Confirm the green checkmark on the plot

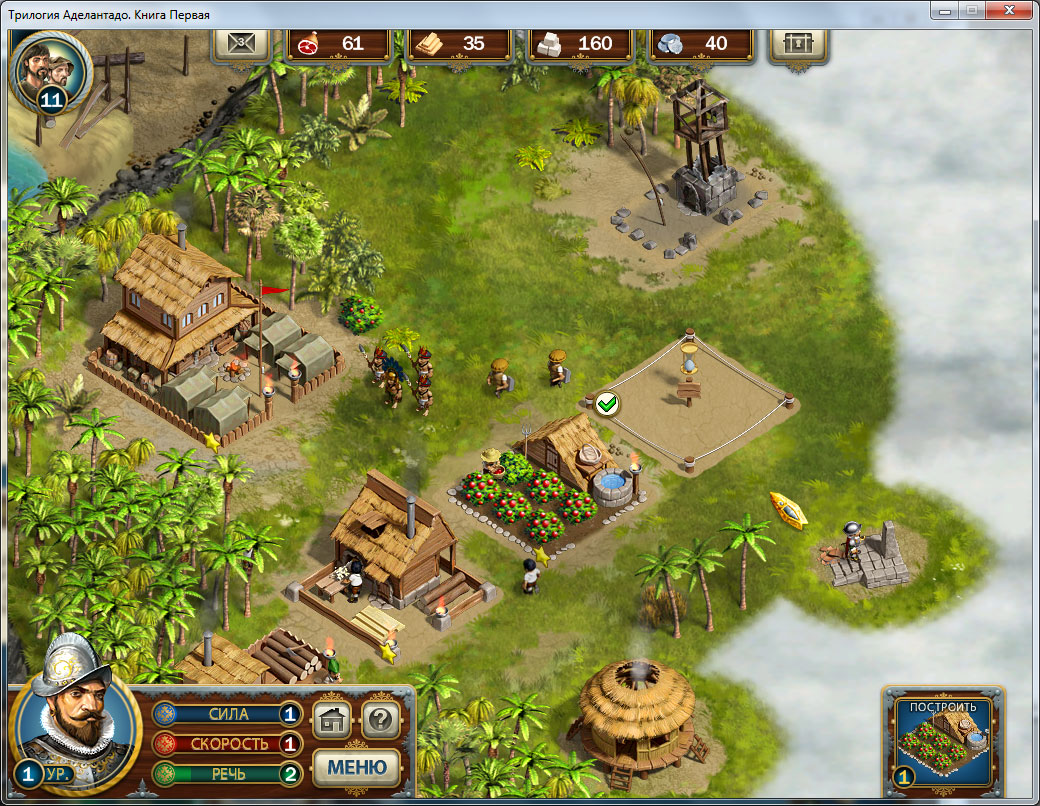(606, 405)
